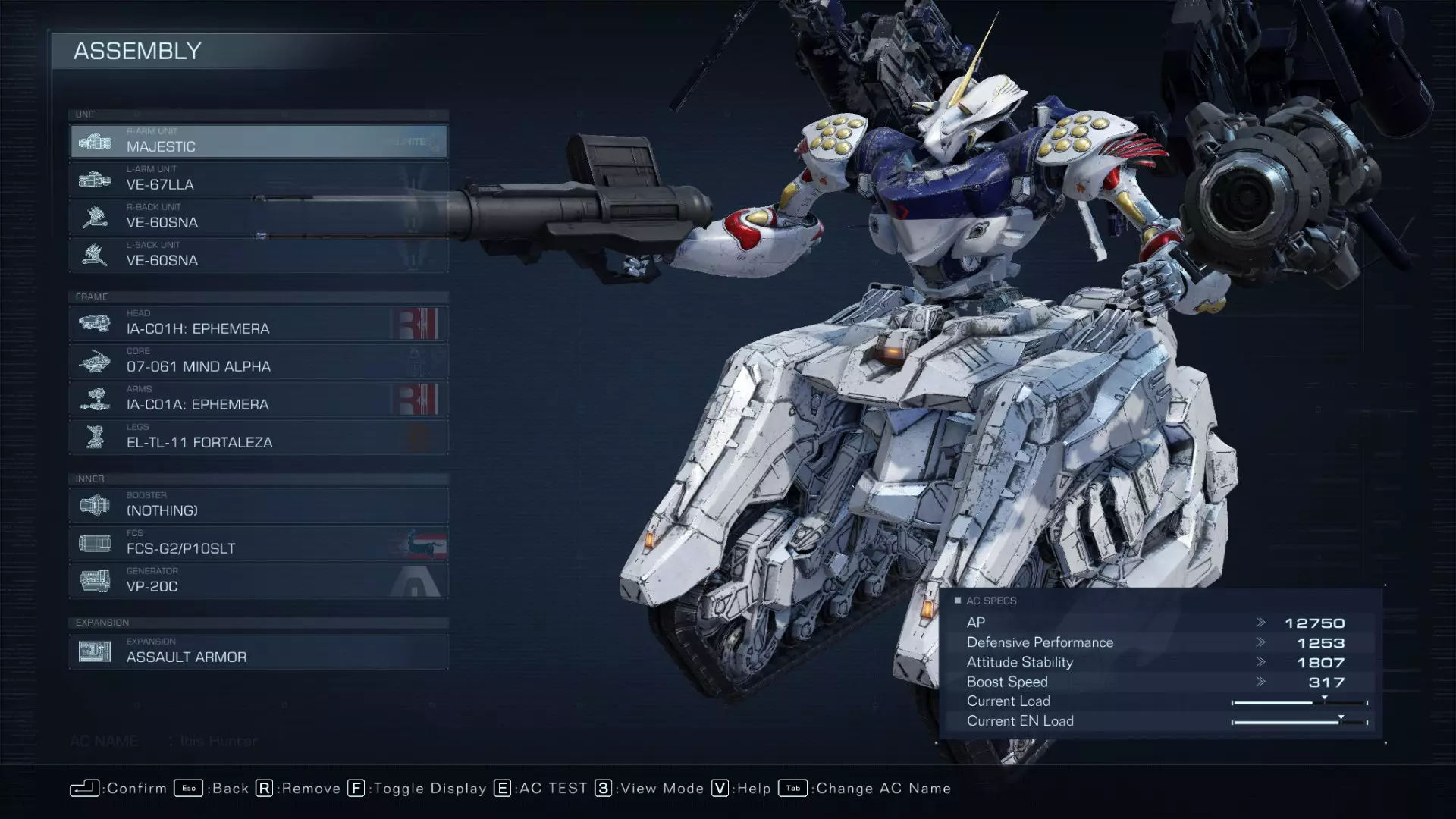Open the FCS-G2/P10SLT slot
The image size is (1456, 819).
tap(259, 544)
